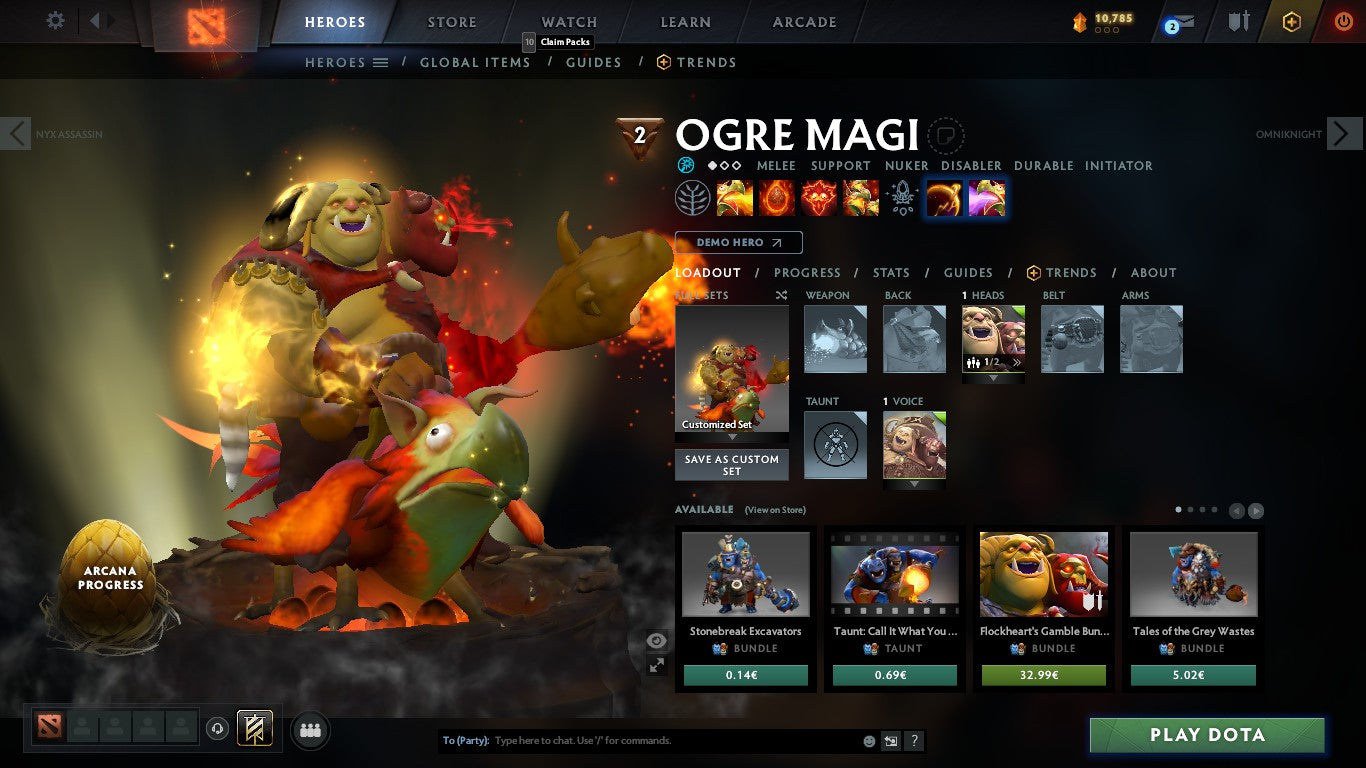Click the Demo Hero button
The height and width of the screenshot is (768, 1366).
738,242
